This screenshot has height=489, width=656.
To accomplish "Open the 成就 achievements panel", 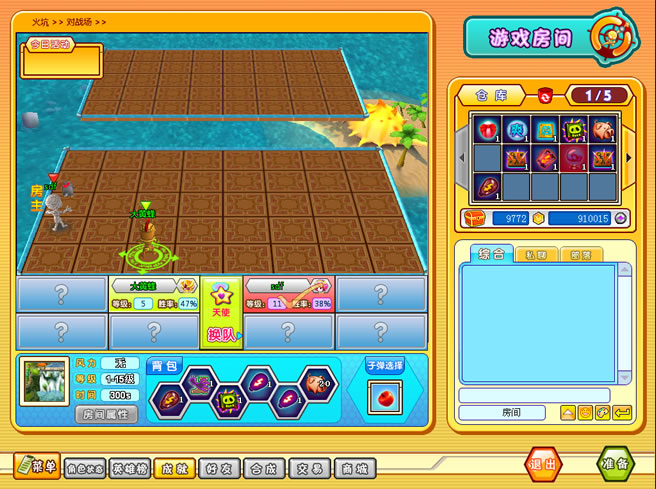I will click(x=175, y=467).
